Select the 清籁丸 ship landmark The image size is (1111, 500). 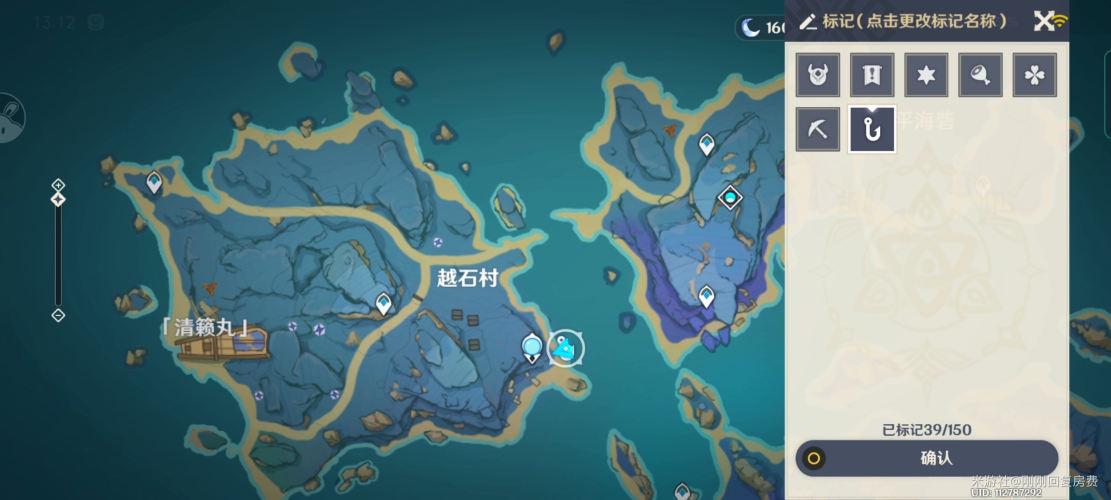point(222,346)
